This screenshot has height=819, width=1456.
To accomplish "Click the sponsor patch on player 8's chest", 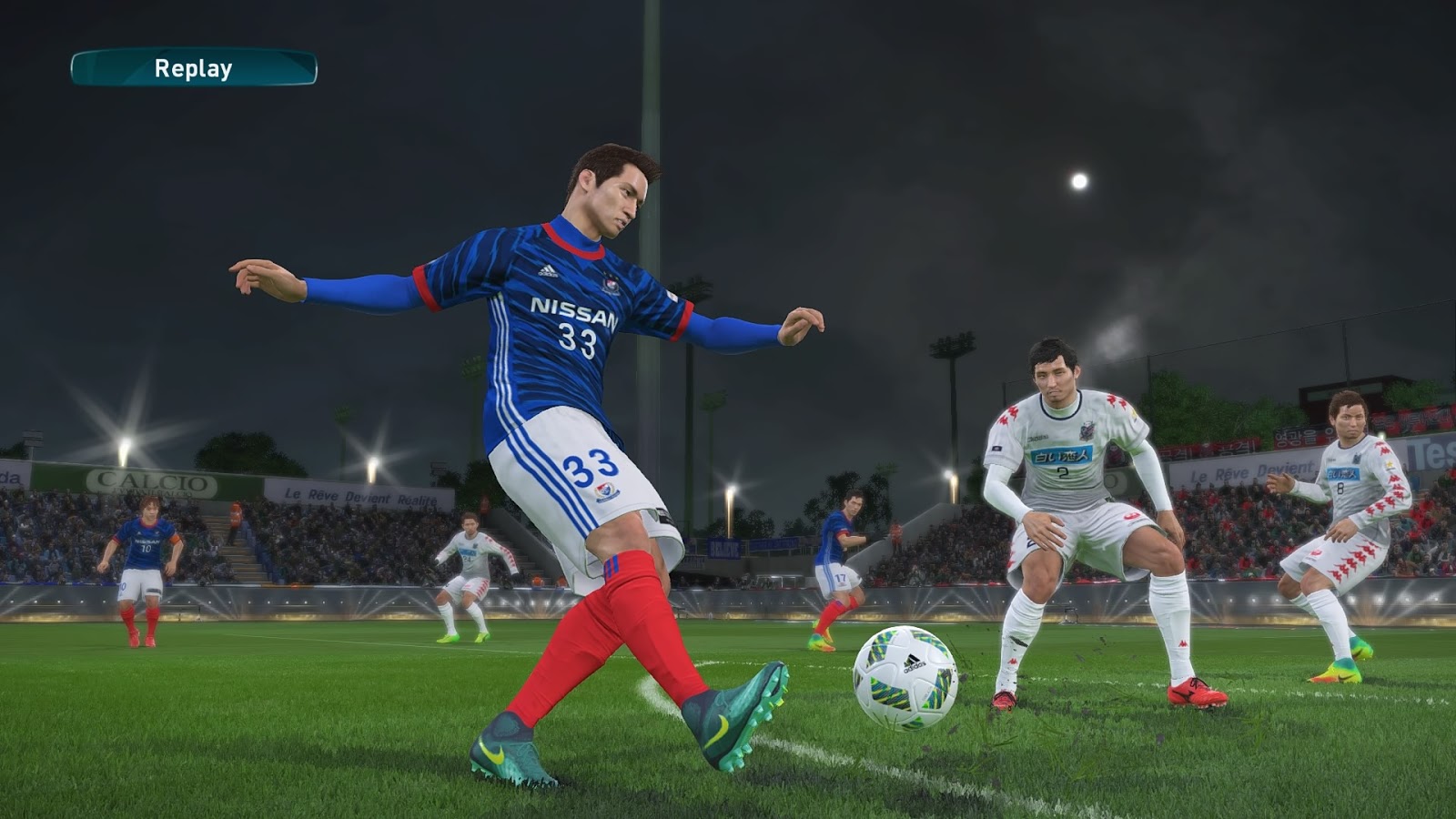I will click(1343, 472).
